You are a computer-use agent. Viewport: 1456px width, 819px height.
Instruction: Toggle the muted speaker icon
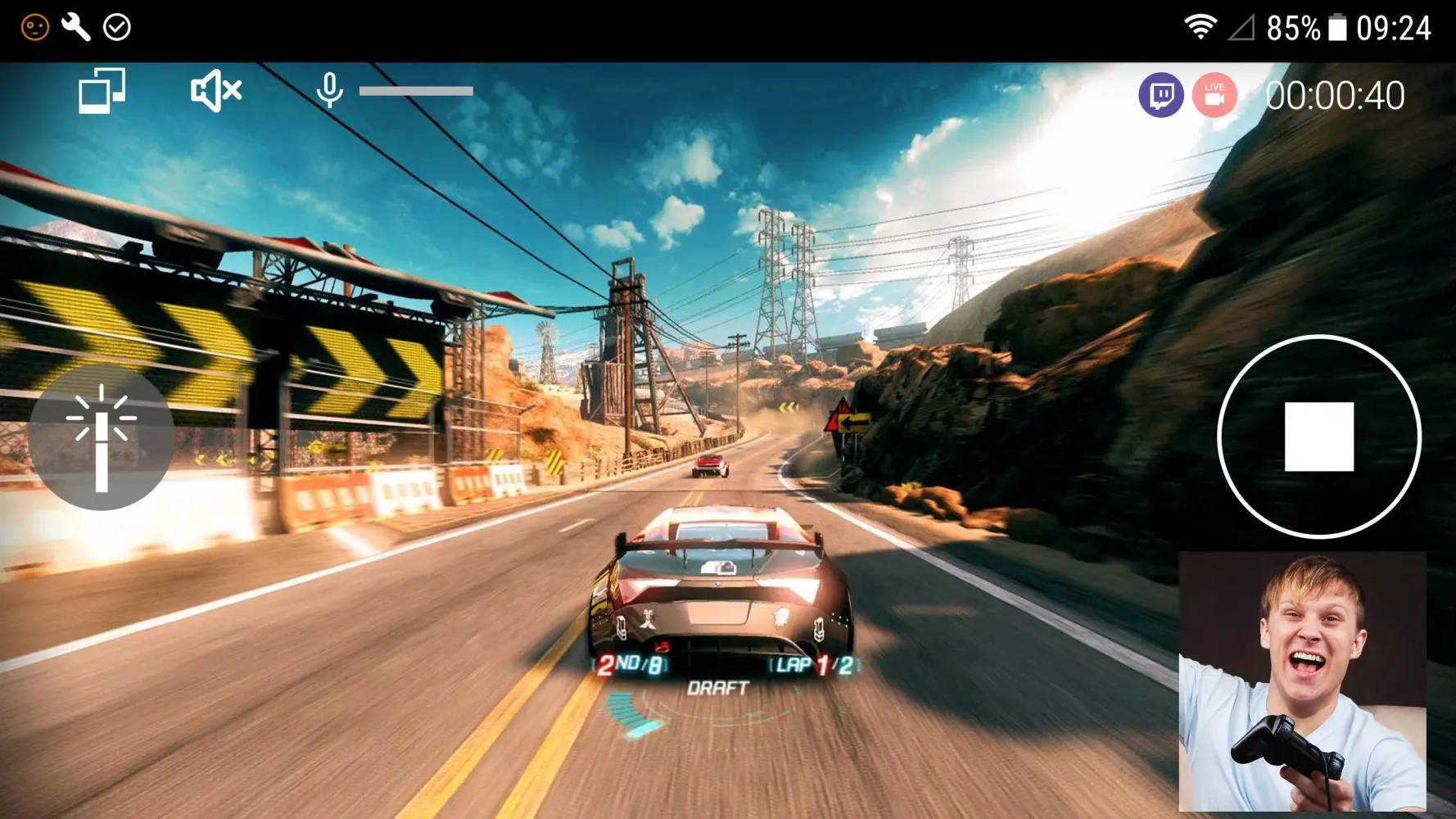pyautogui.click(x=215, y=91)
